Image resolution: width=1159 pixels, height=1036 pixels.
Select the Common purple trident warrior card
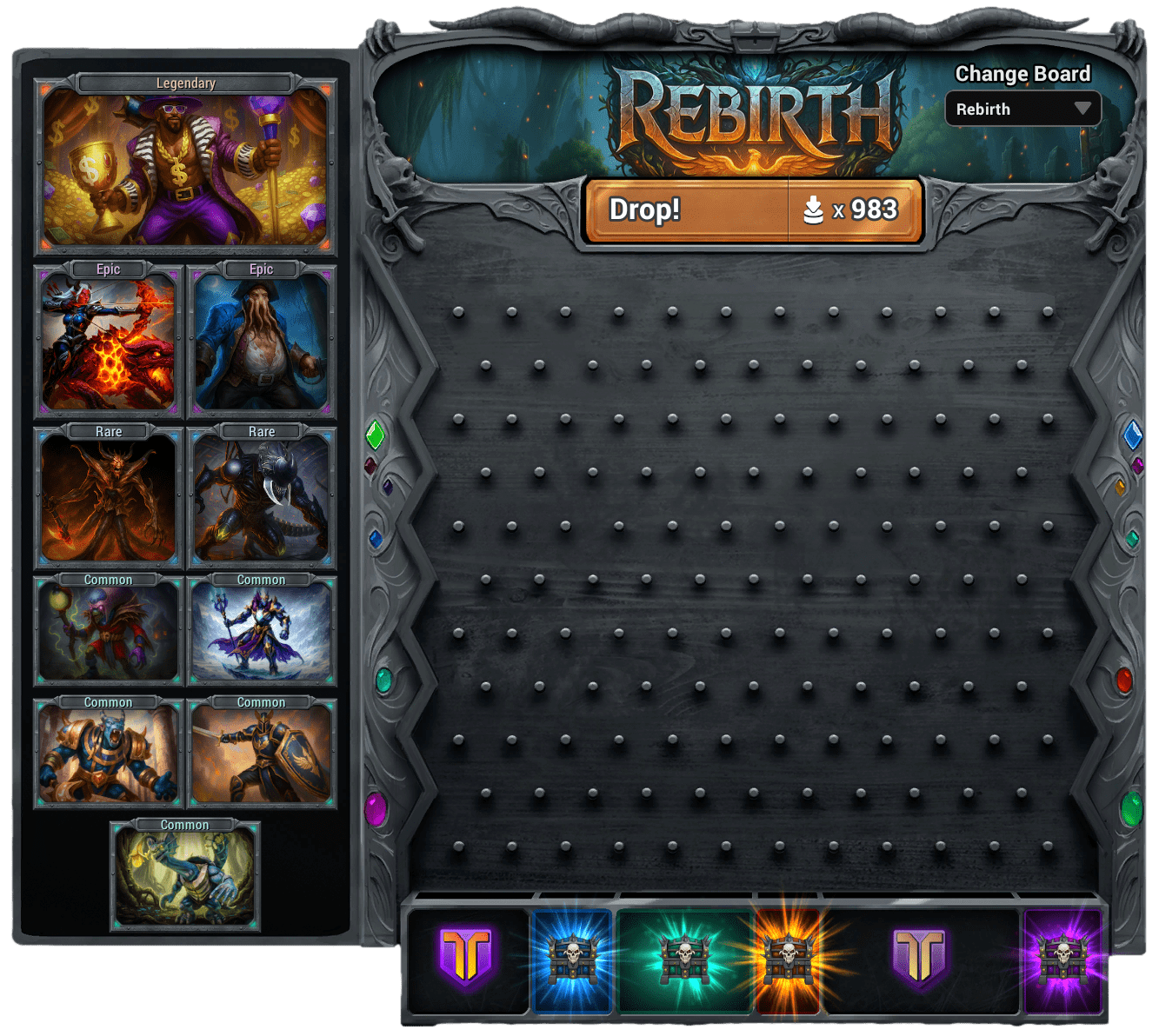[262, 631]
